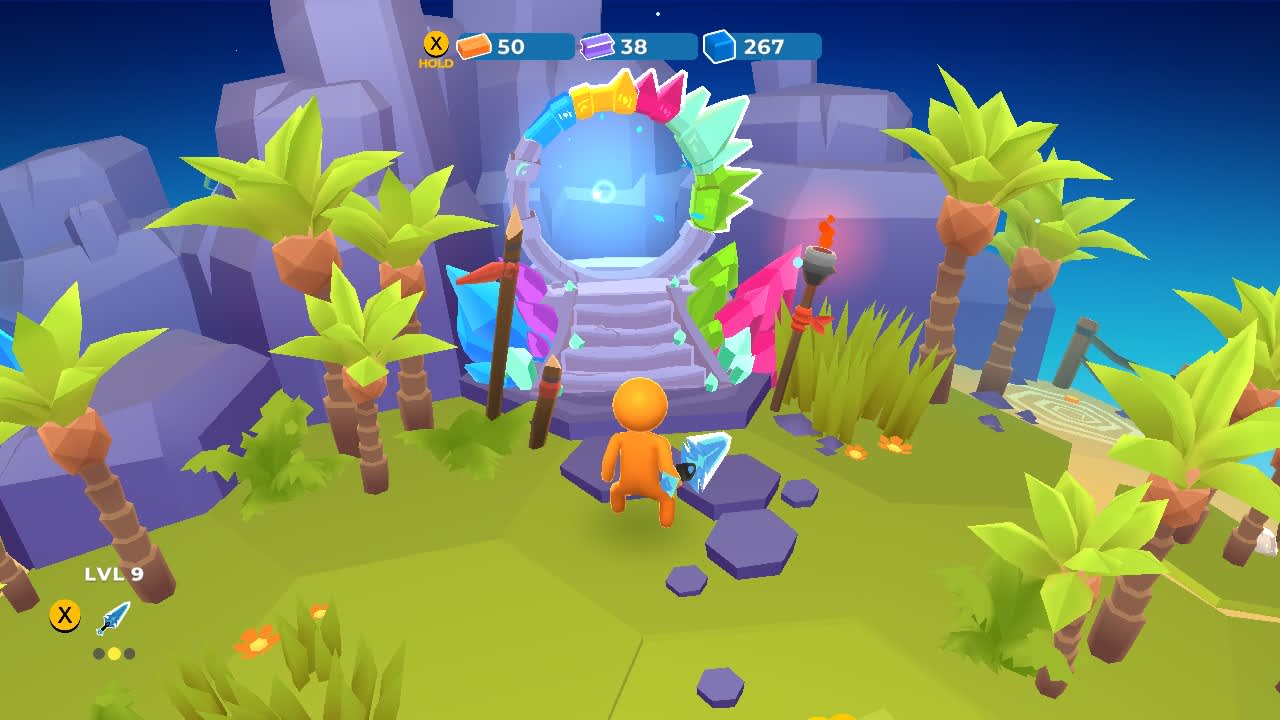The image size is (1280, 720).
Task: Select the blue cube gem icon
Action: tap(718, 45)
